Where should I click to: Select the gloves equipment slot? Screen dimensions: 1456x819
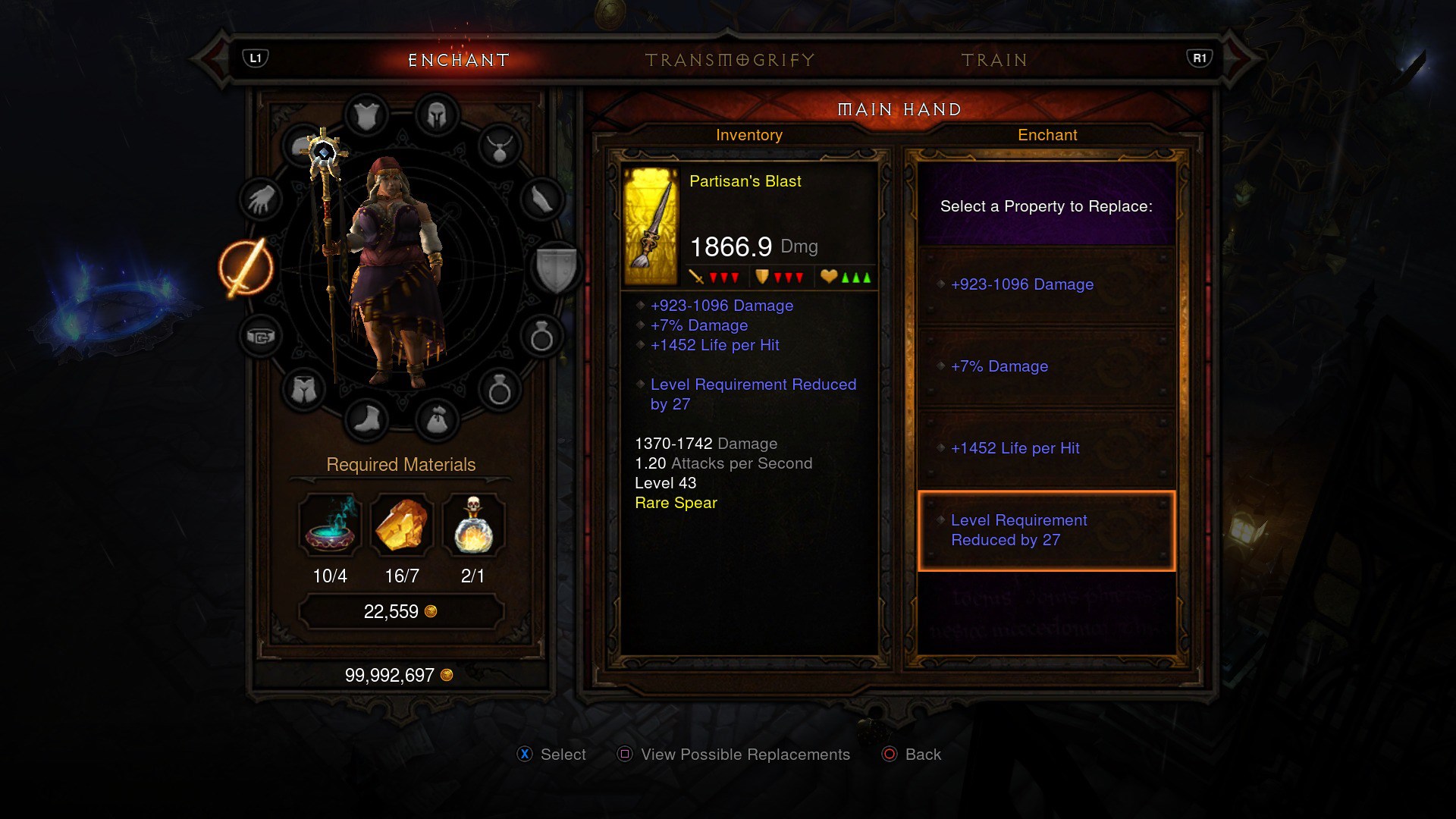point(261,200)
